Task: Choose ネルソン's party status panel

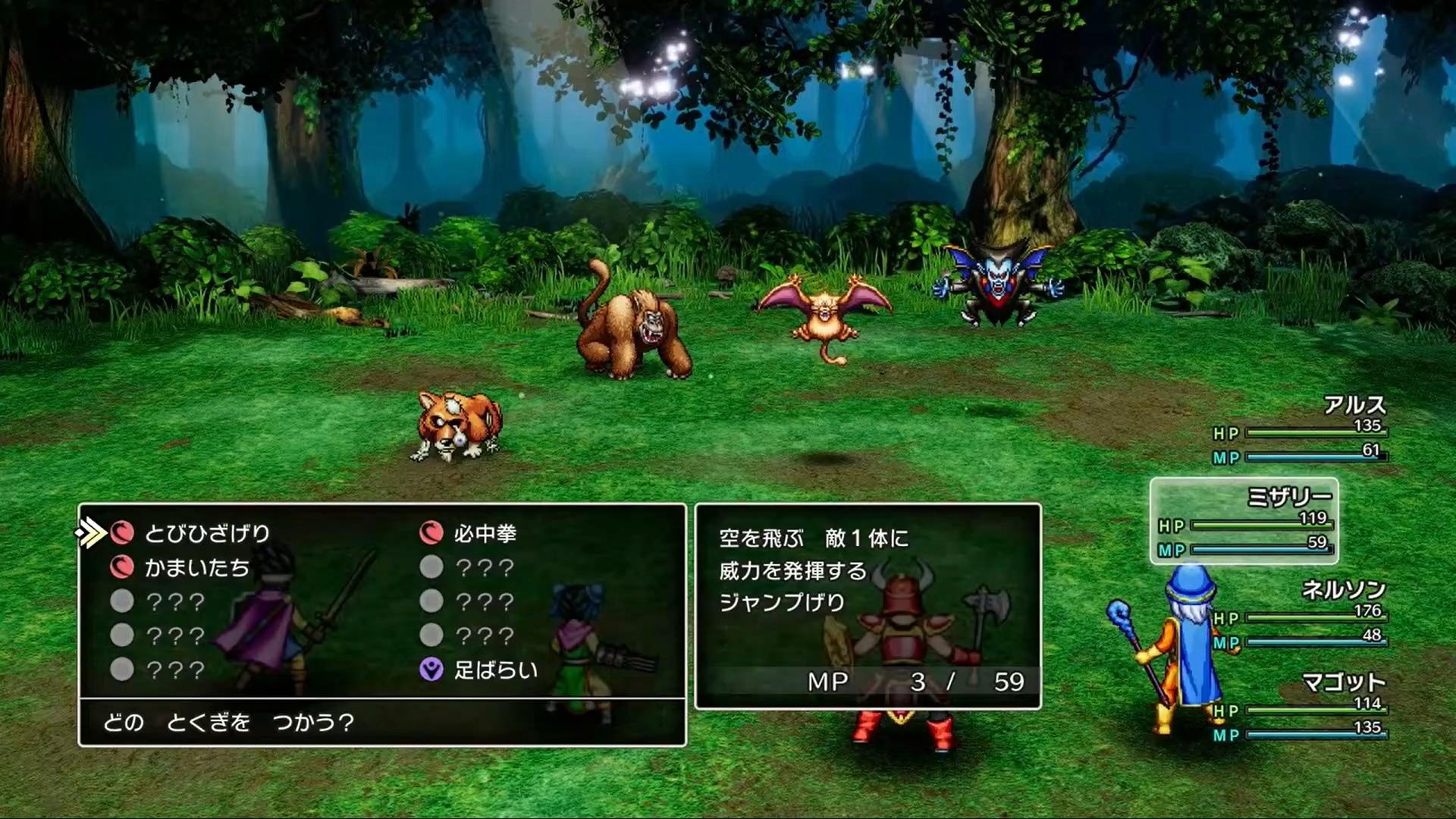Action: (1300, 616)
